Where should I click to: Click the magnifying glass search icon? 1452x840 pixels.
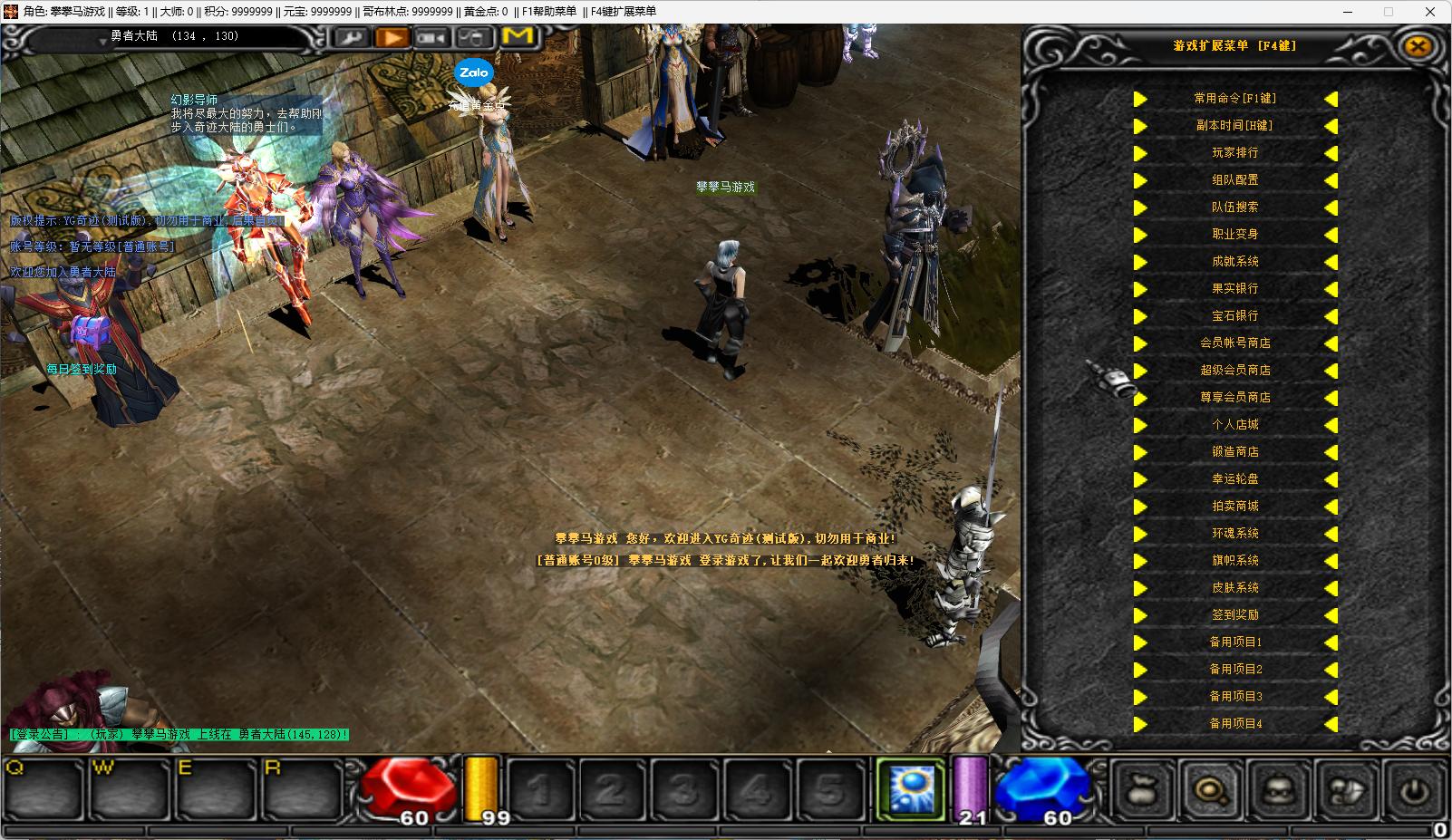[x=1210, y=791]
